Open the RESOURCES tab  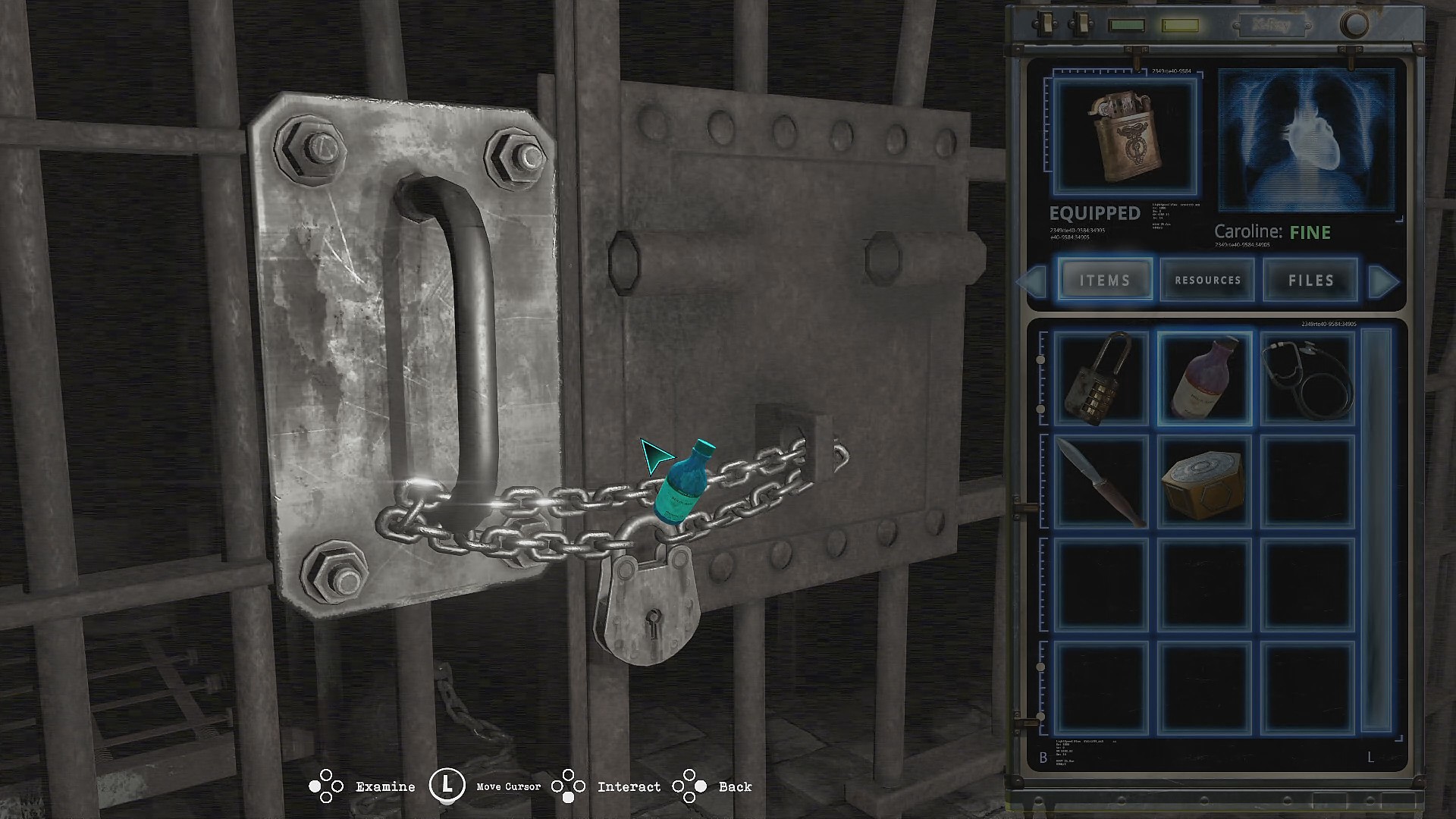pos(1207,281)
